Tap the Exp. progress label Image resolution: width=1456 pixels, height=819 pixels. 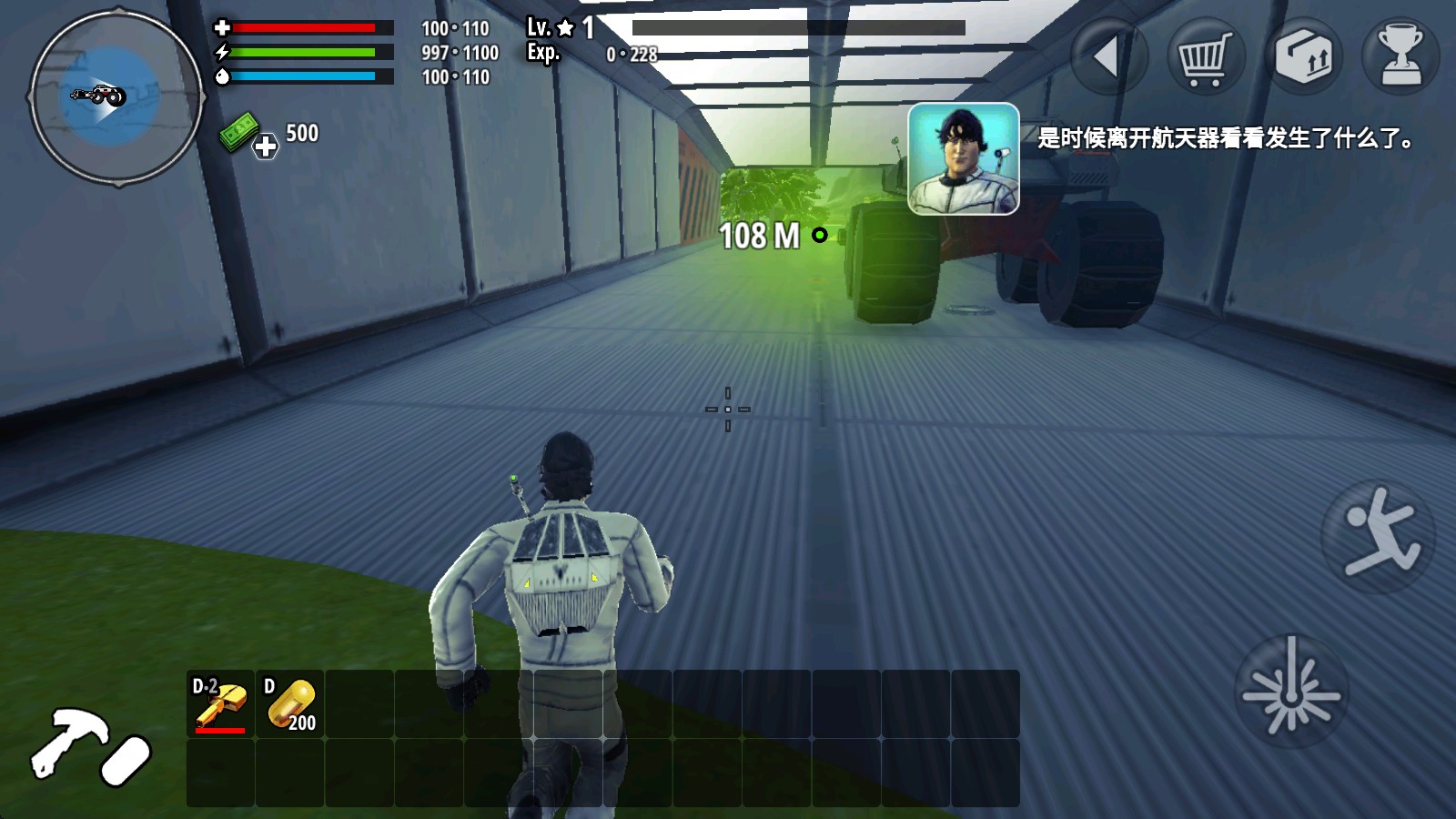click(x=543, y=53)
